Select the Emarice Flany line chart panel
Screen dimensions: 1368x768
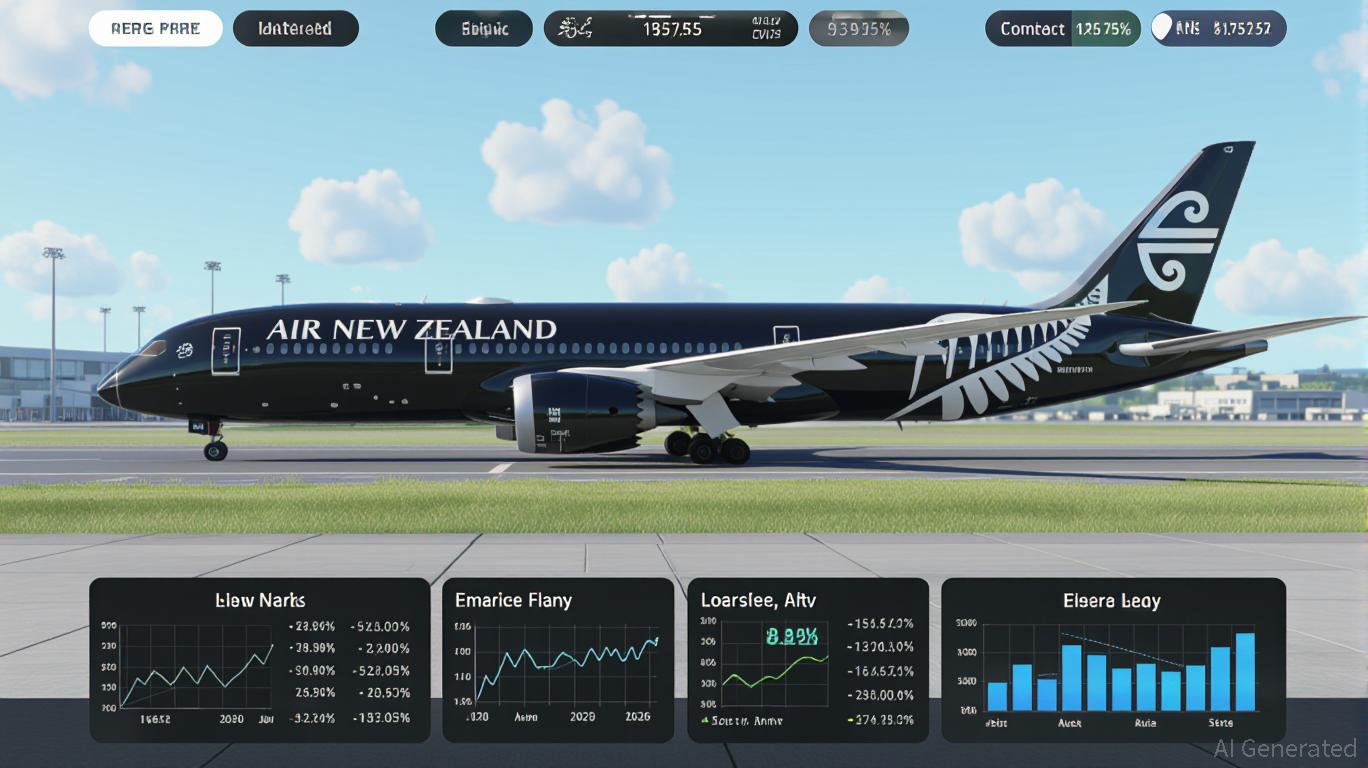click(558, 660)
